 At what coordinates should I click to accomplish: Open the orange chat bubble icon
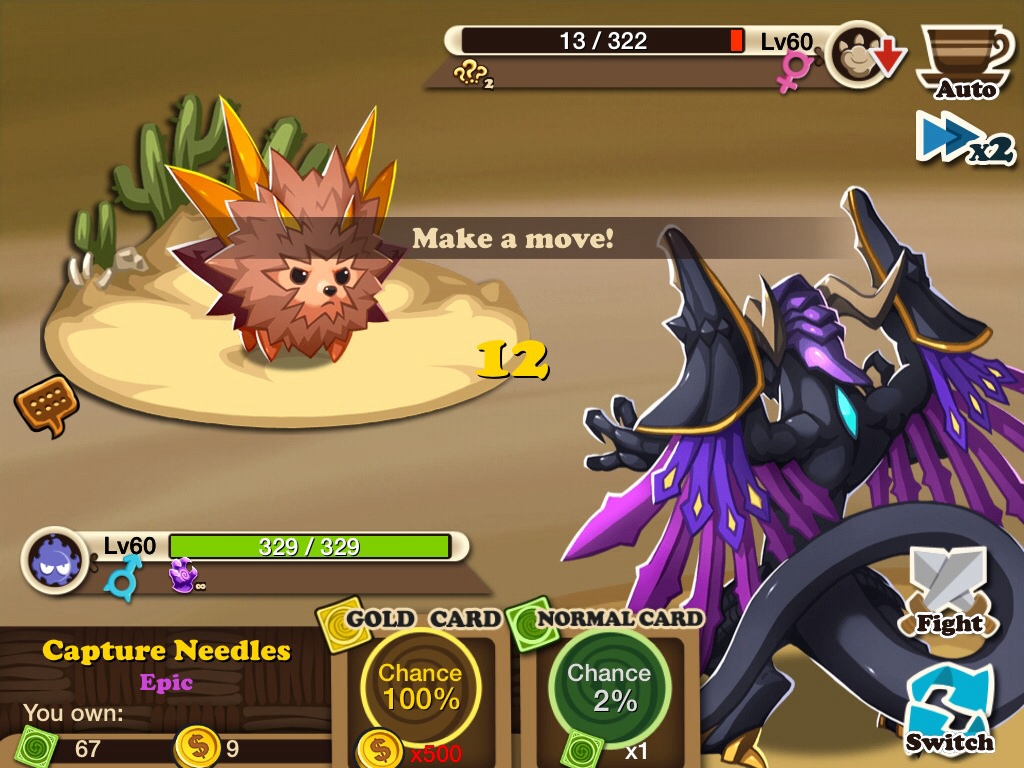[x=46, y=405]
